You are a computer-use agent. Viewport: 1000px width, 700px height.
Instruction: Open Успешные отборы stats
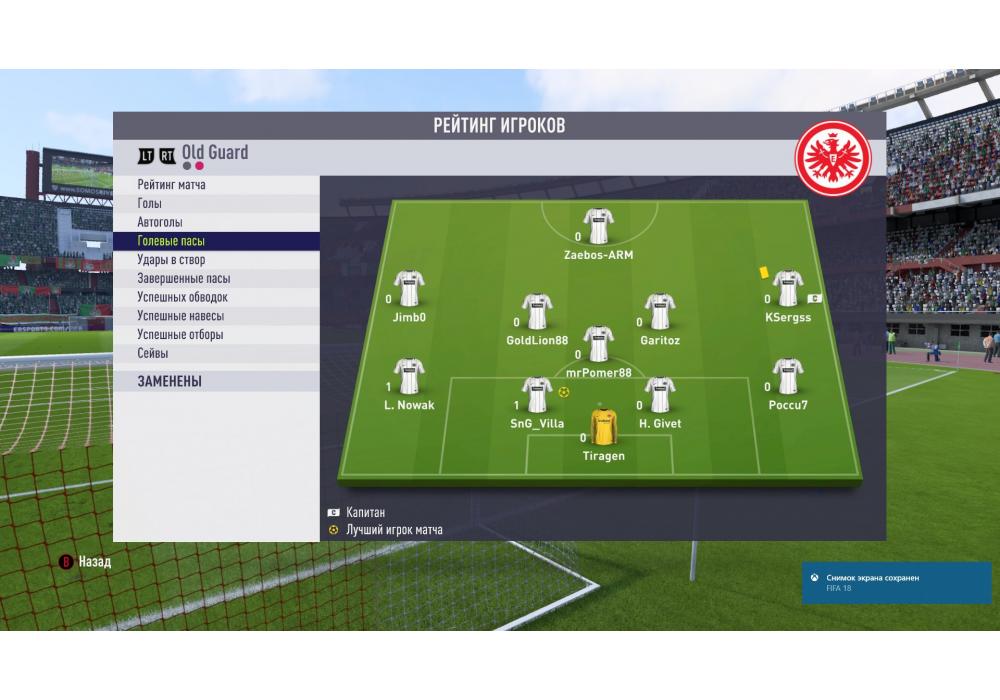(x=180, y=335)
